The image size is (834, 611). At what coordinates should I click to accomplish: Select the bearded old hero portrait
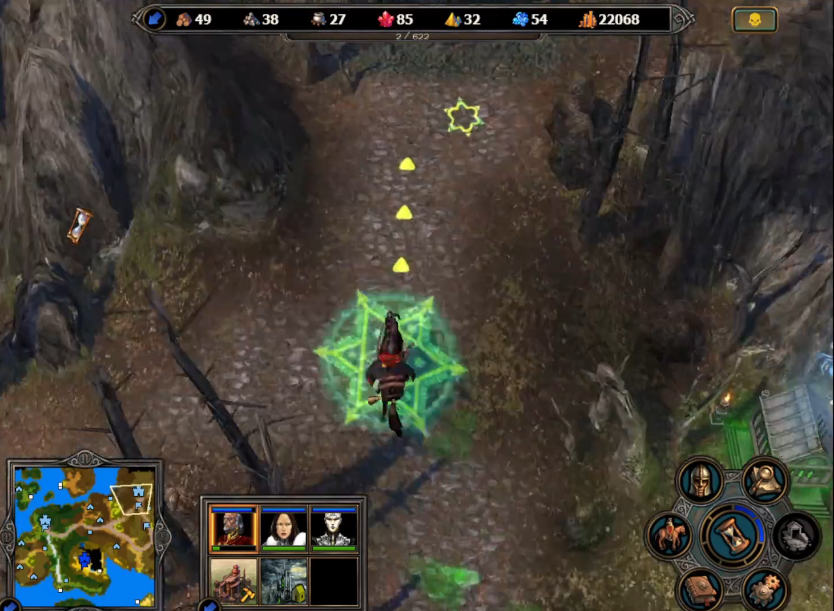[234, 528]
